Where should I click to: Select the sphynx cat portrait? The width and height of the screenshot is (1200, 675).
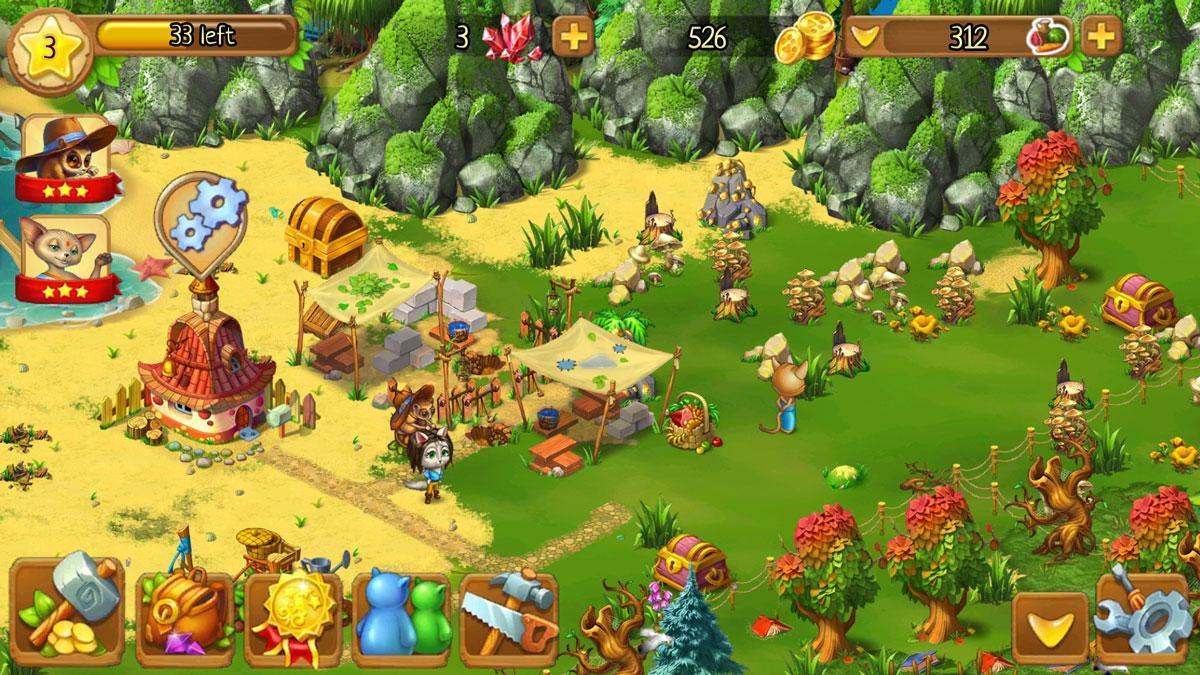click(x=65, y=255)
